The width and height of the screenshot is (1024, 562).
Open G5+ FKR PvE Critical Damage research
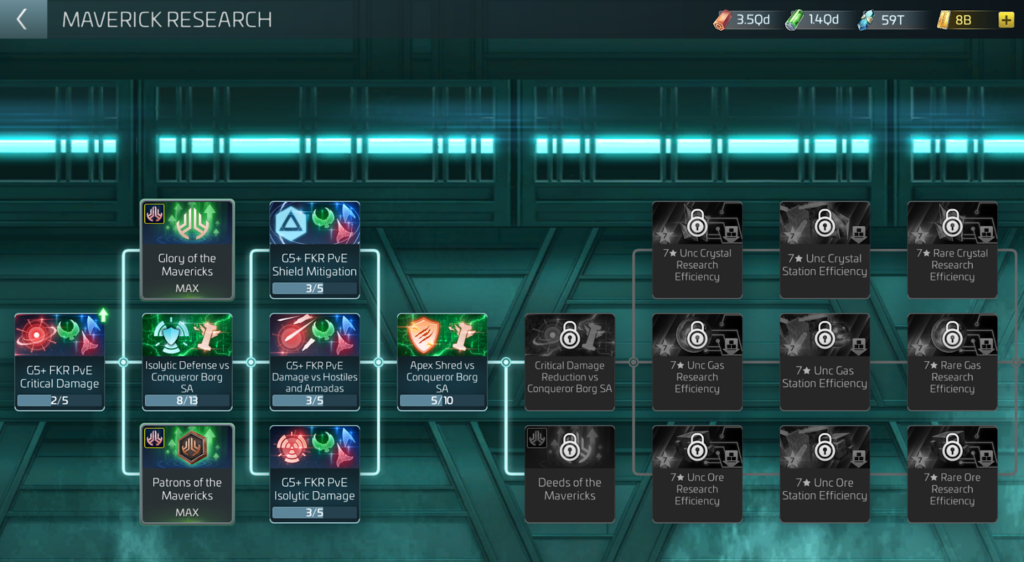(x=59, y=361)
